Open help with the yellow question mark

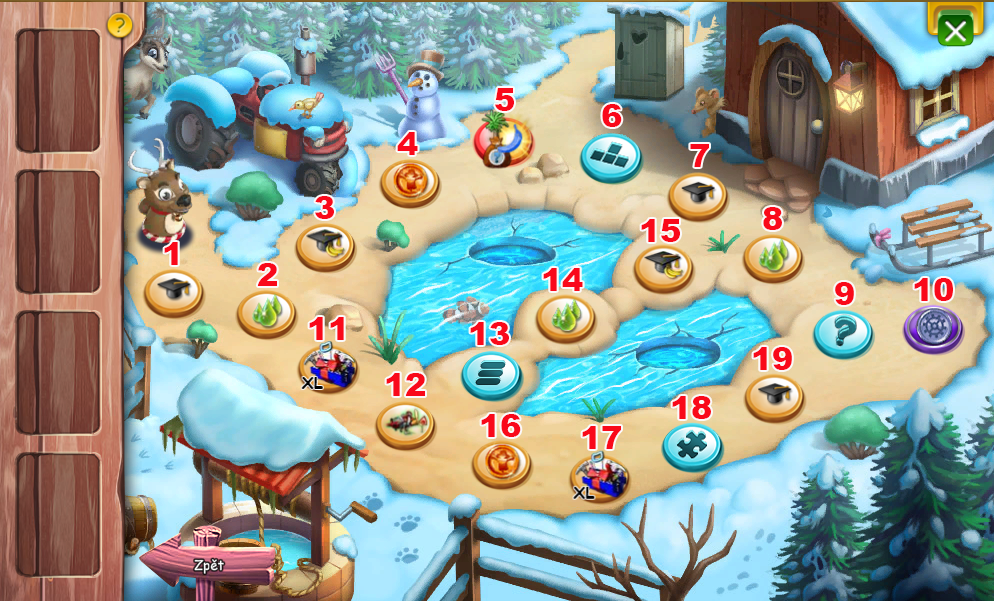coord(119,25)
